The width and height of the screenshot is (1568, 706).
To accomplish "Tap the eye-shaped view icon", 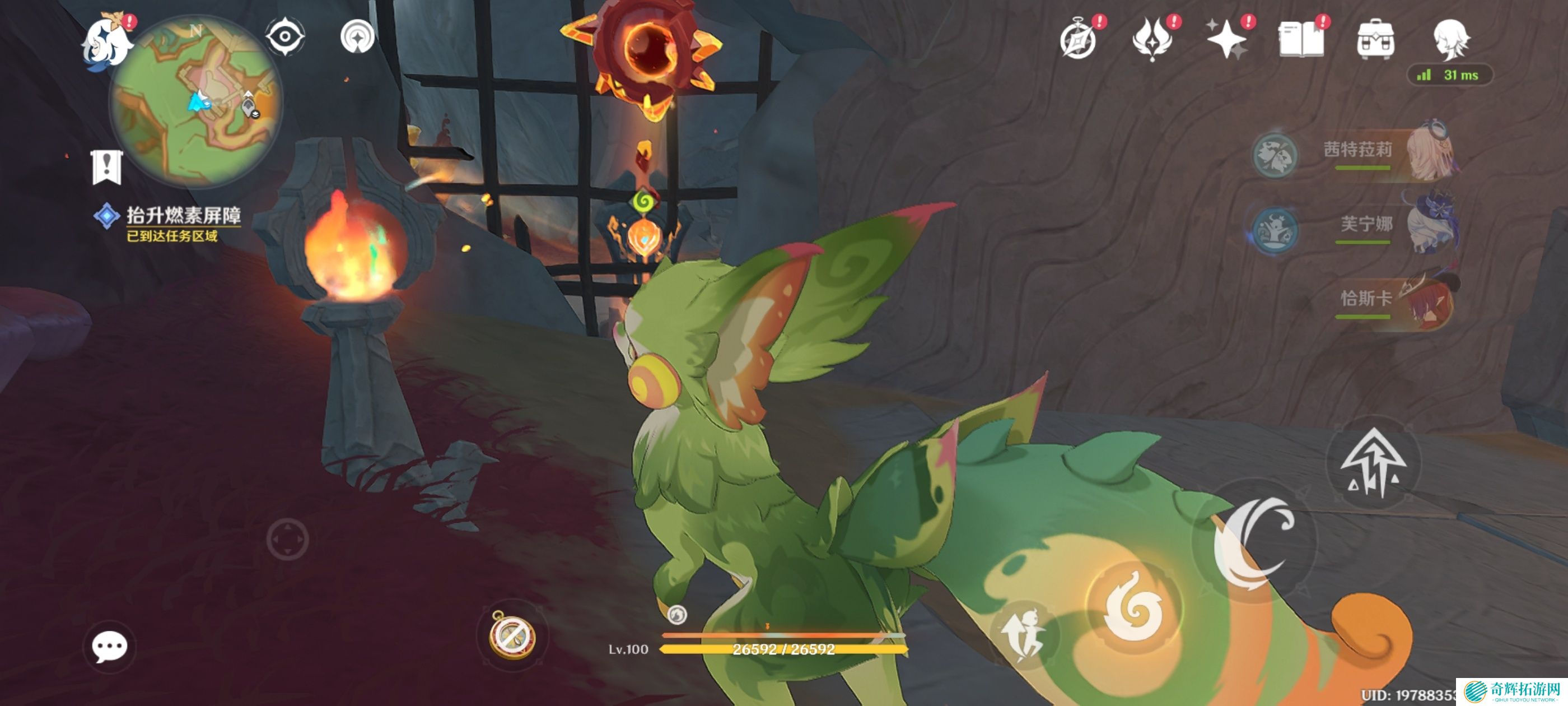I will tap(285, 37).
